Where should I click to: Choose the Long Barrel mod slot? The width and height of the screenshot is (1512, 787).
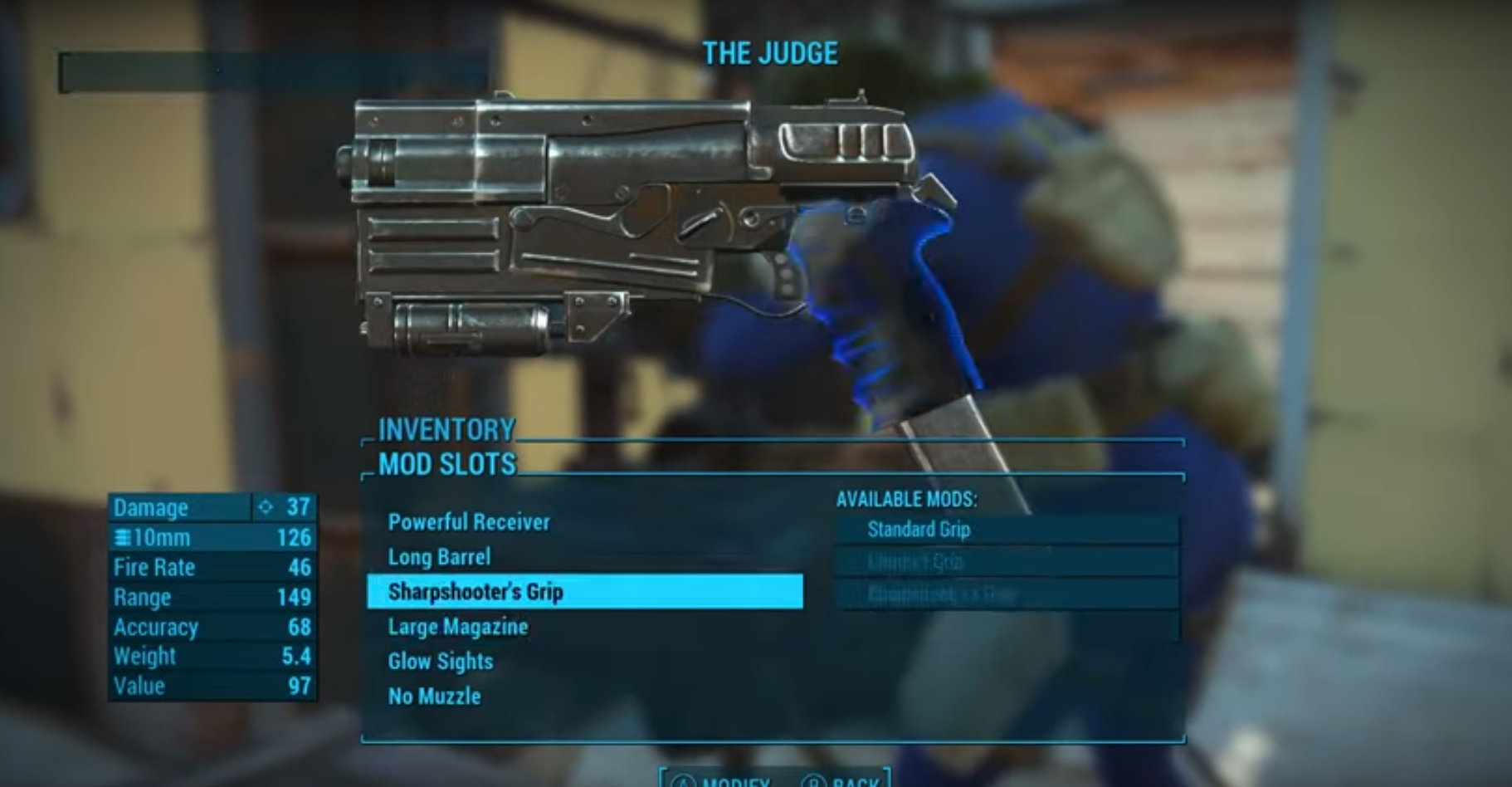439,557
